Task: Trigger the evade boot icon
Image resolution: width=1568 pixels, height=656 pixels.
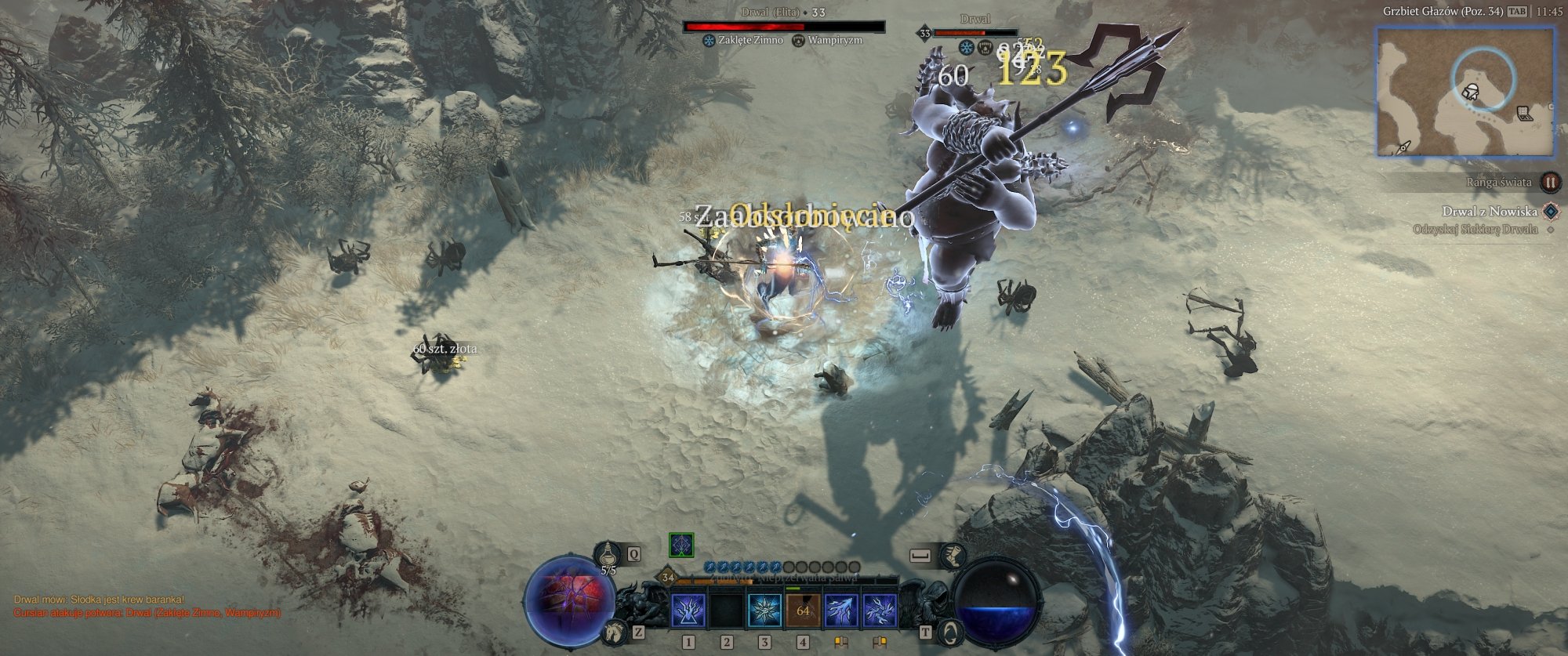Action: [x=952, y=556]
